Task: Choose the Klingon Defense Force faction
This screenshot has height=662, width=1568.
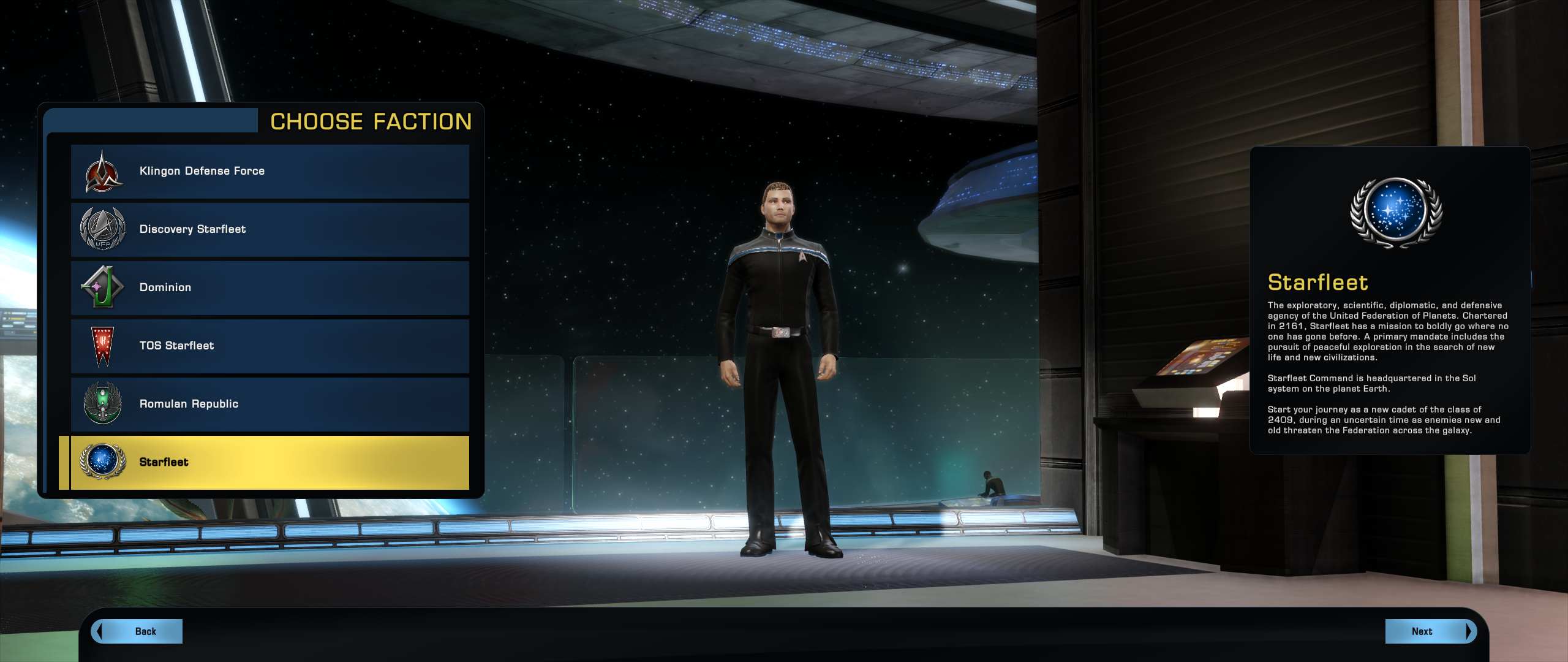Action: pyautogui.click(x=269, y=172)
